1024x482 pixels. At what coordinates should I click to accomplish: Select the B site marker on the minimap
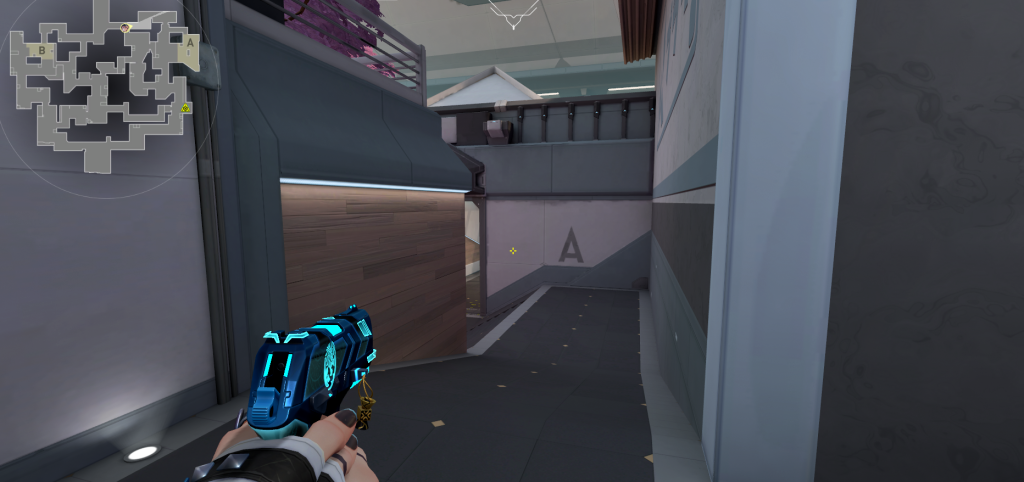point(42,49)
